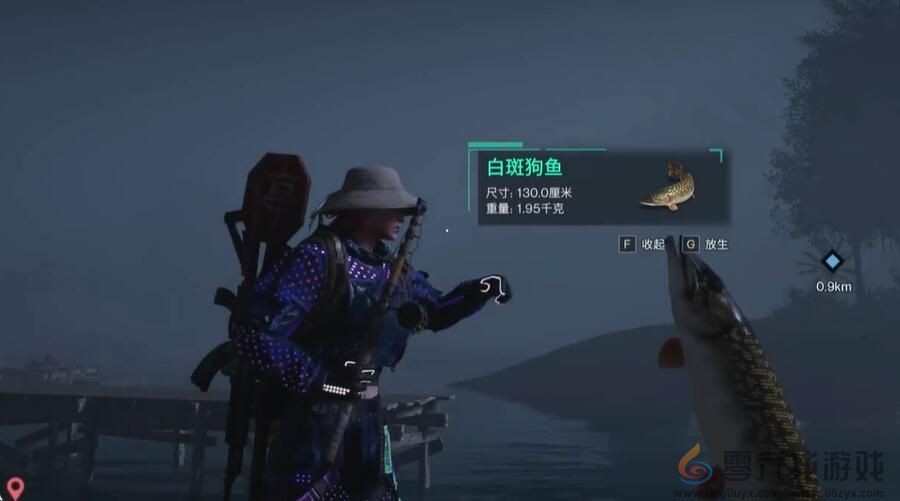Screen dimensions: 900x501
Task: Open the red location pin icon
Action: pyautogui.click(x=14, y=488)
